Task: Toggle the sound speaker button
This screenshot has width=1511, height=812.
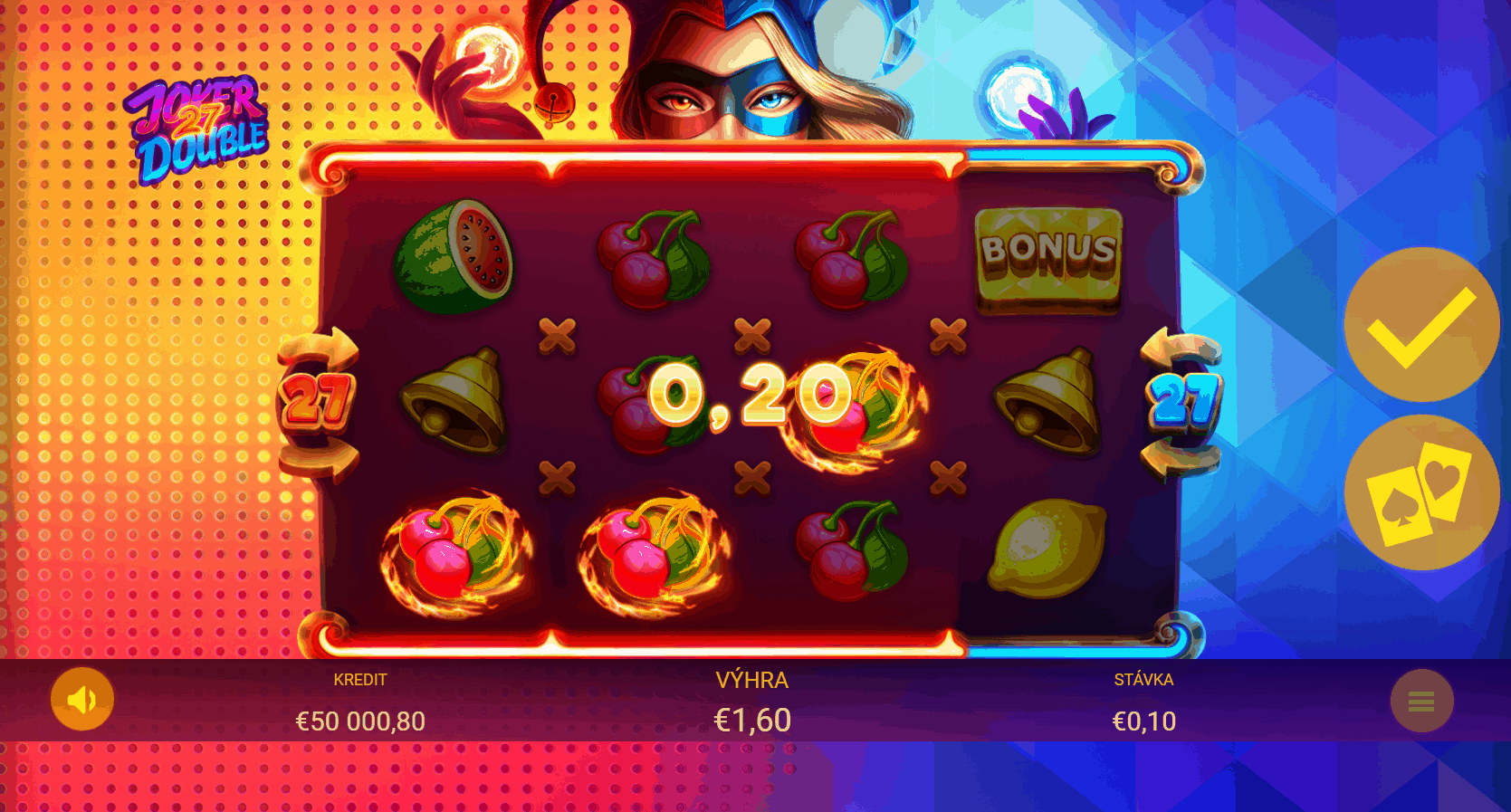Action: coord(82,699)
